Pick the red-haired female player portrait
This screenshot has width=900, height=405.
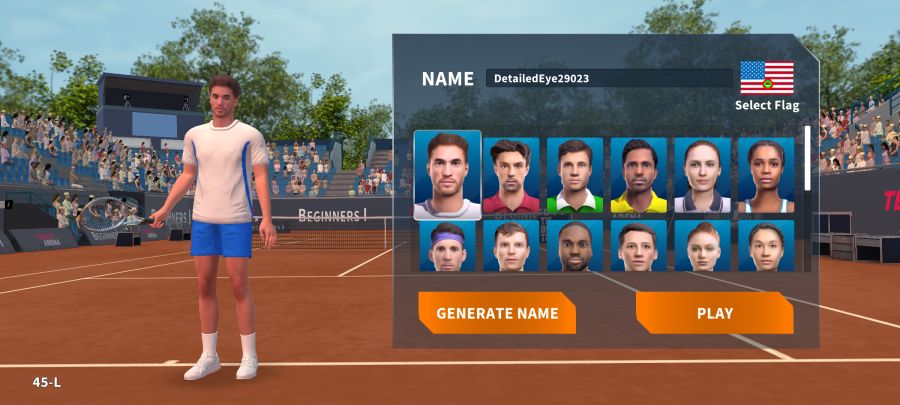coord(702,246)
